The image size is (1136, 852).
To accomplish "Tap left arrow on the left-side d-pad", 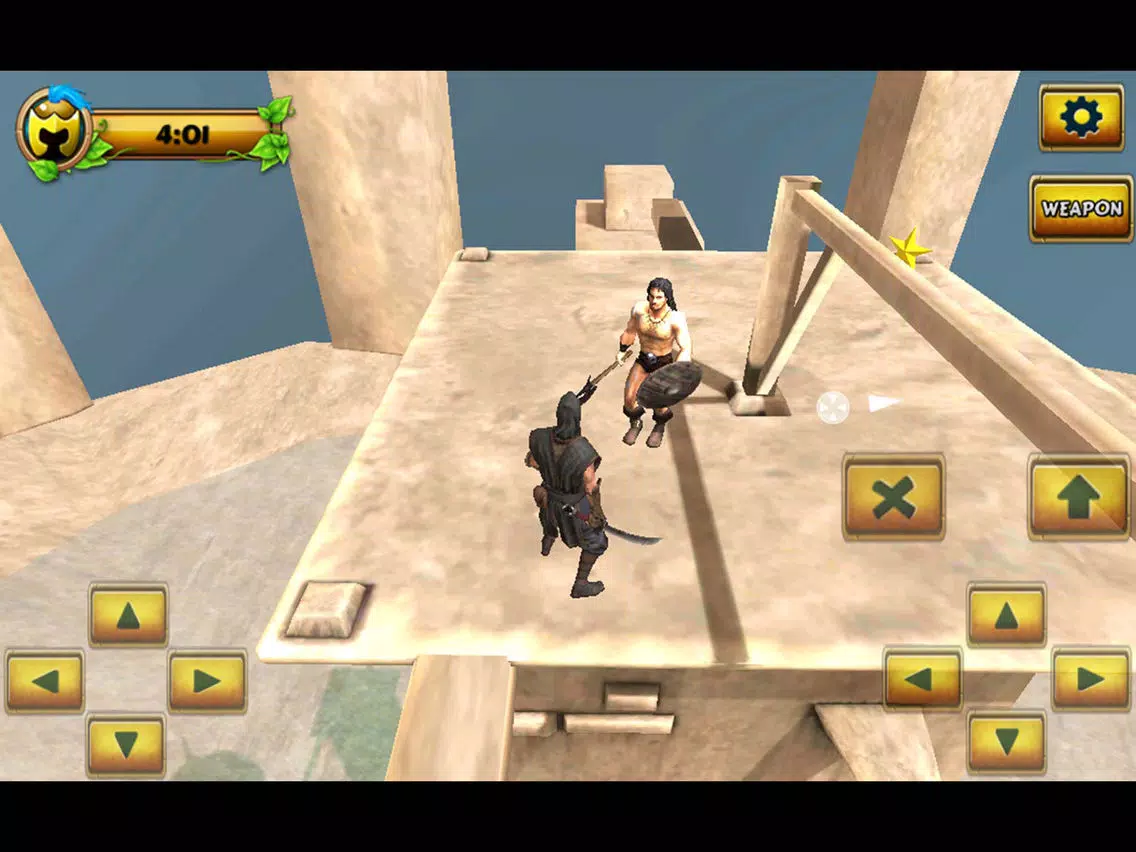I will tap(45, 681).
